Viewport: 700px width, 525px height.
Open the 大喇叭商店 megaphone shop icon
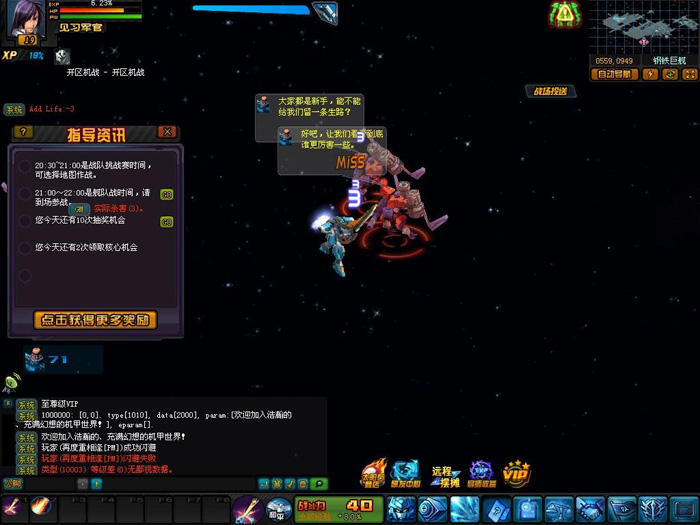click(x=374, y=473)
